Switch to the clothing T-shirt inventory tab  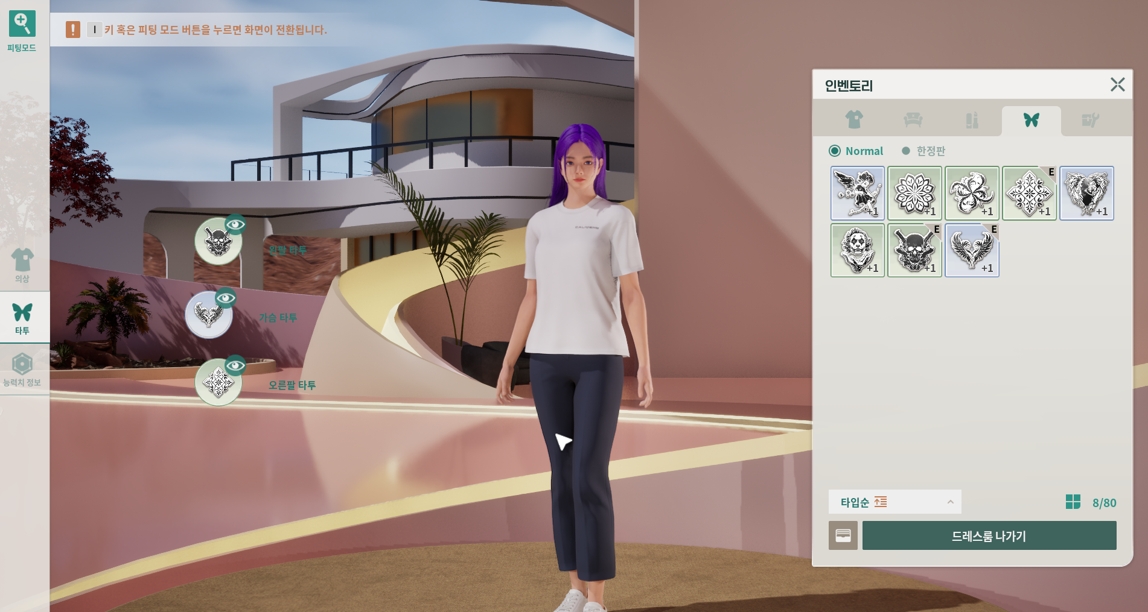(x=853, y=120)
